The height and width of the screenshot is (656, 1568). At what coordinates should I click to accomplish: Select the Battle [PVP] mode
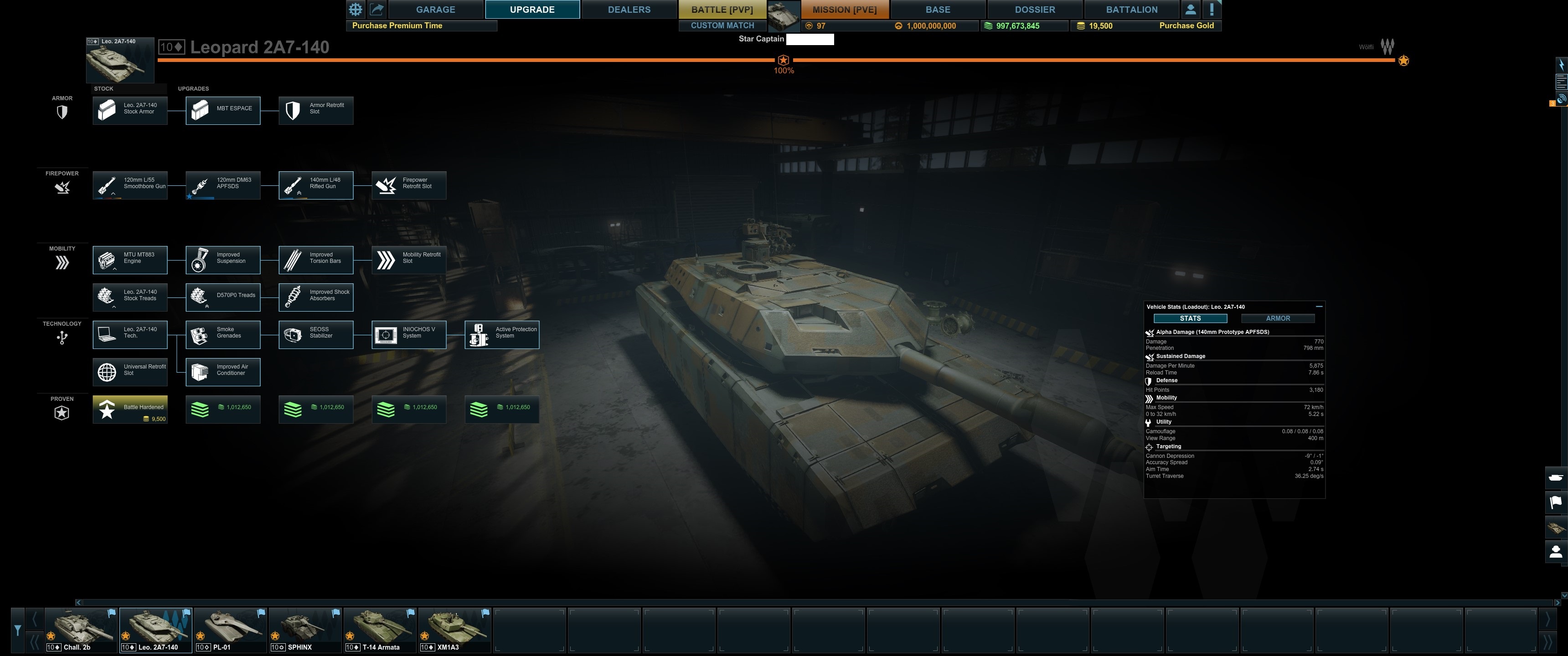(722, 10)
